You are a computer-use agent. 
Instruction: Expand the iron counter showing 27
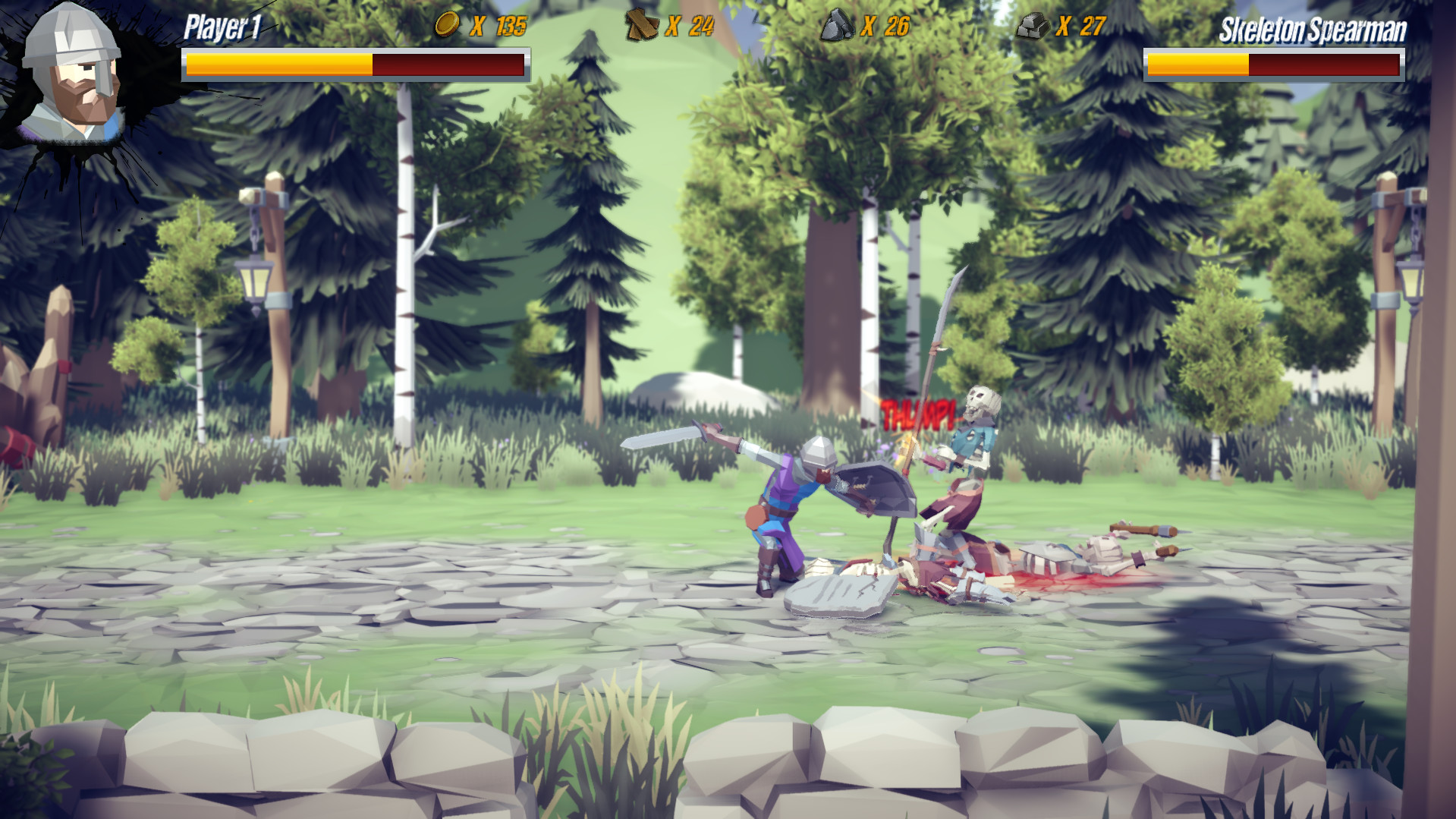[1083, 25]
